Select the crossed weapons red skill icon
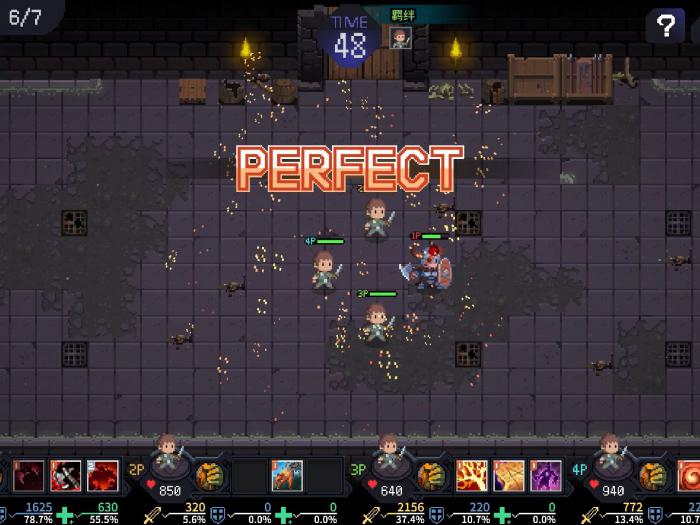 coord(65,474)
